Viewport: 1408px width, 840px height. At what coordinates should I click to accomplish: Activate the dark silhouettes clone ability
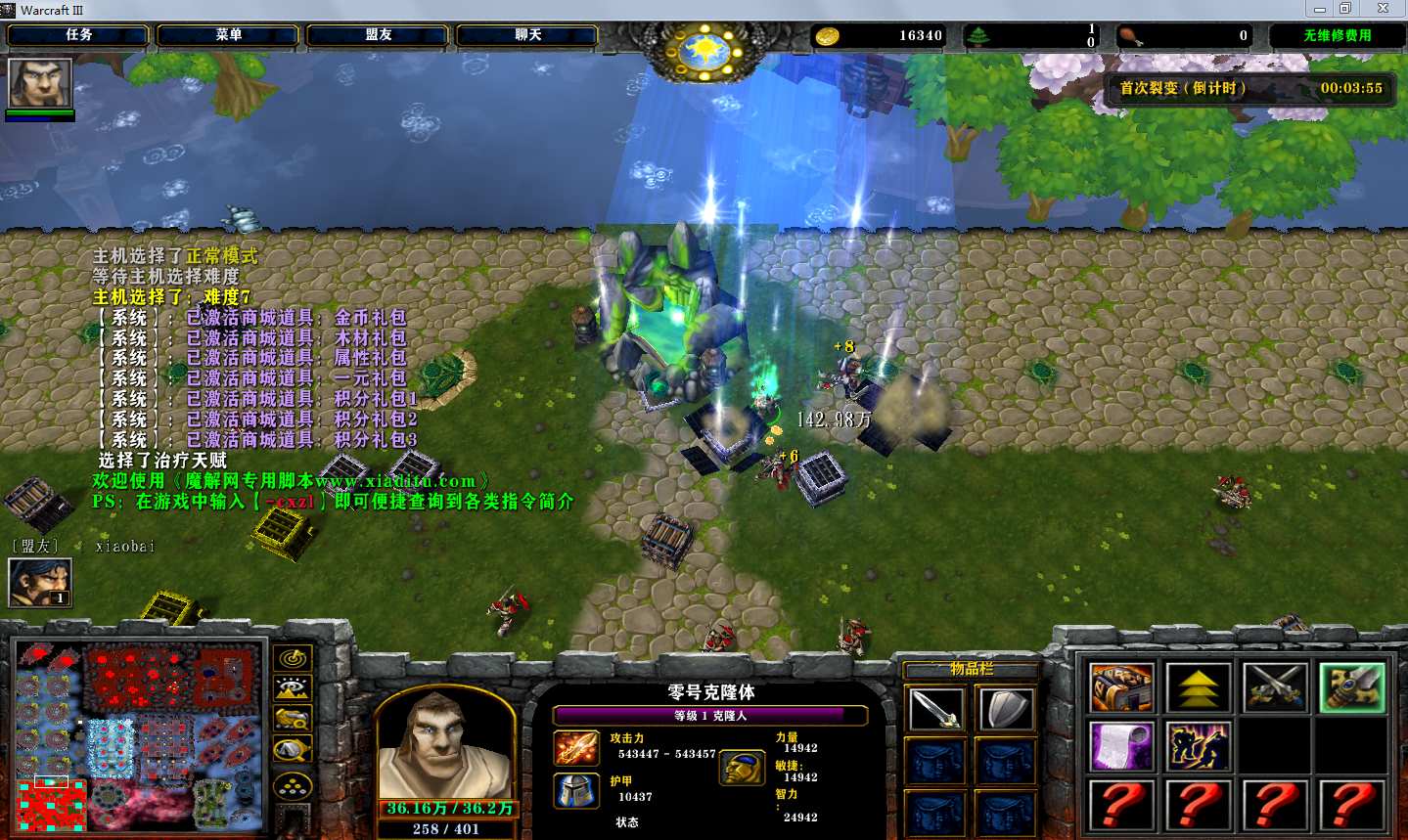1198,745
